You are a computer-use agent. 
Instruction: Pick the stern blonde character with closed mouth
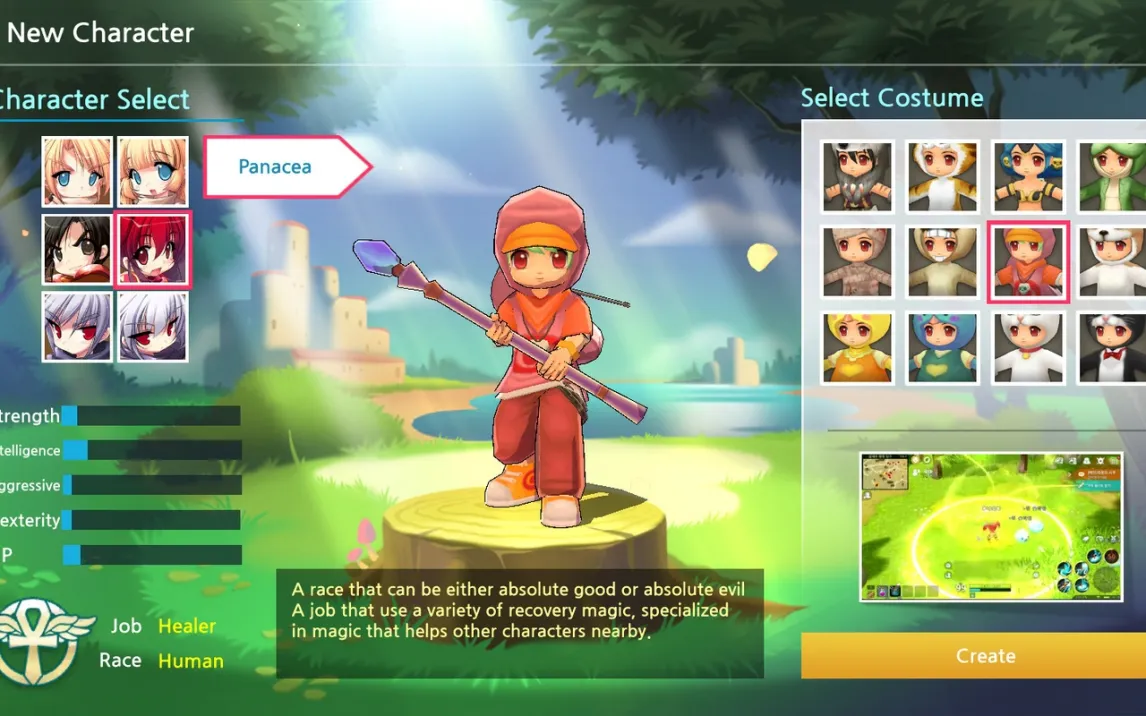(77, 172)
